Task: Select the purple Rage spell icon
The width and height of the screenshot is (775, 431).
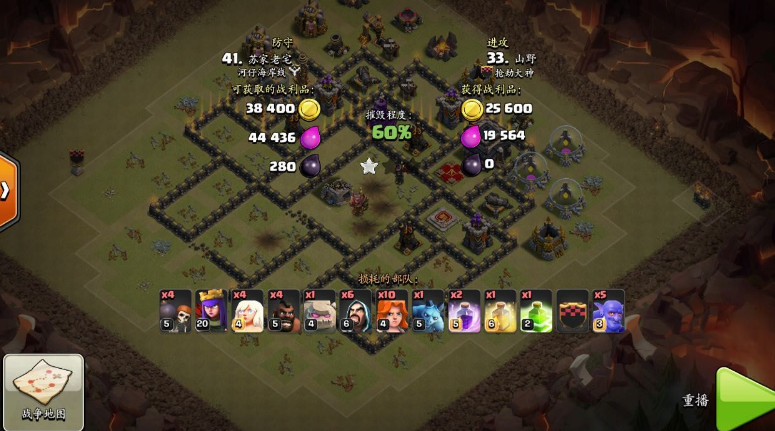Action: [x=464, y=312]
